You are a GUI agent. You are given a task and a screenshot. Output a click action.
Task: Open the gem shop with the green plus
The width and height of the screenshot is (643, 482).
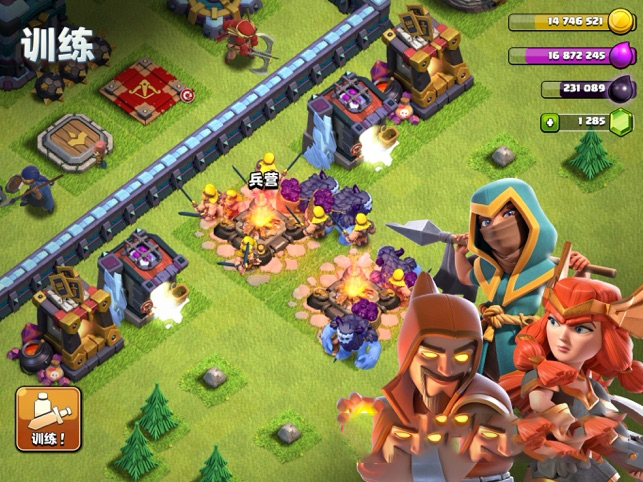point(550,122)
